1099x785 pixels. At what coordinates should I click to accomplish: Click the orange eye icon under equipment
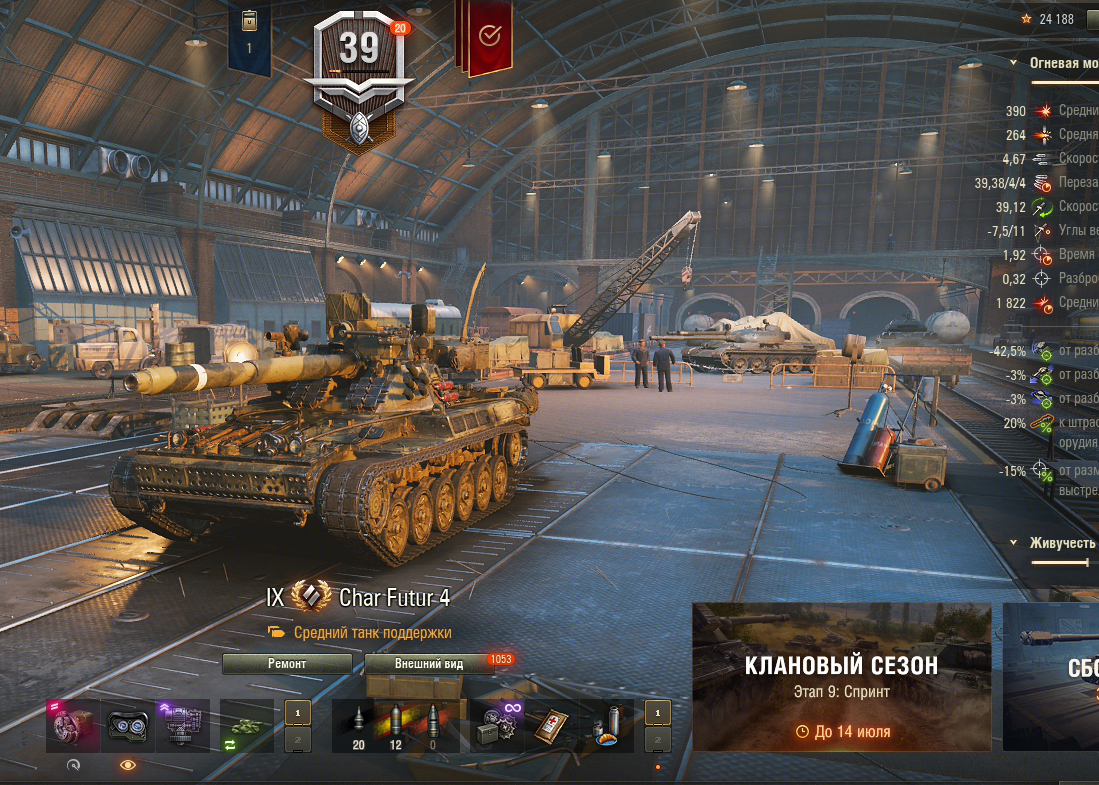tap(128, 764)
